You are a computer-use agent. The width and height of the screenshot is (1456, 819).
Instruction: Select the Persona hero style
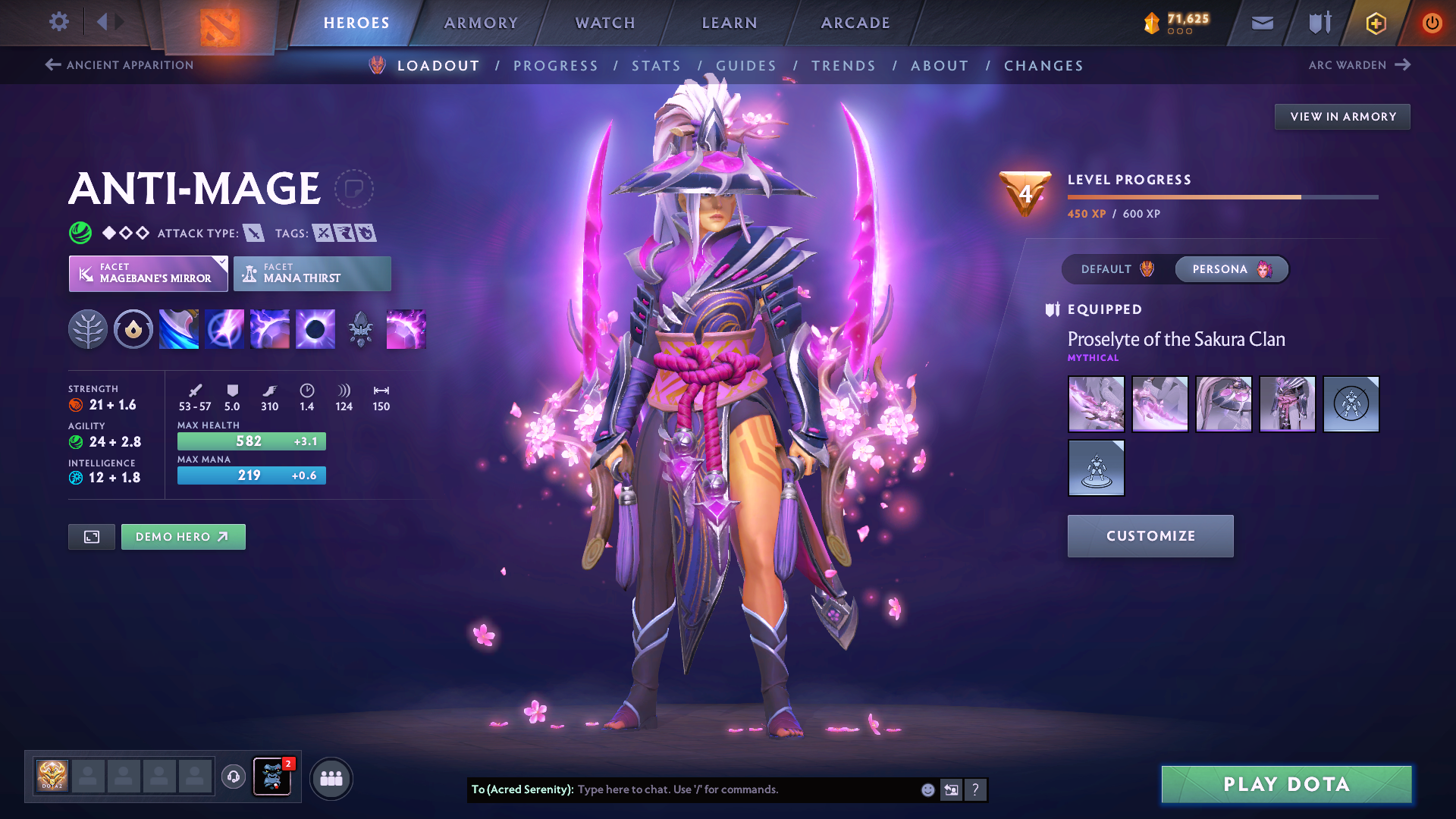coord(1231,269)
